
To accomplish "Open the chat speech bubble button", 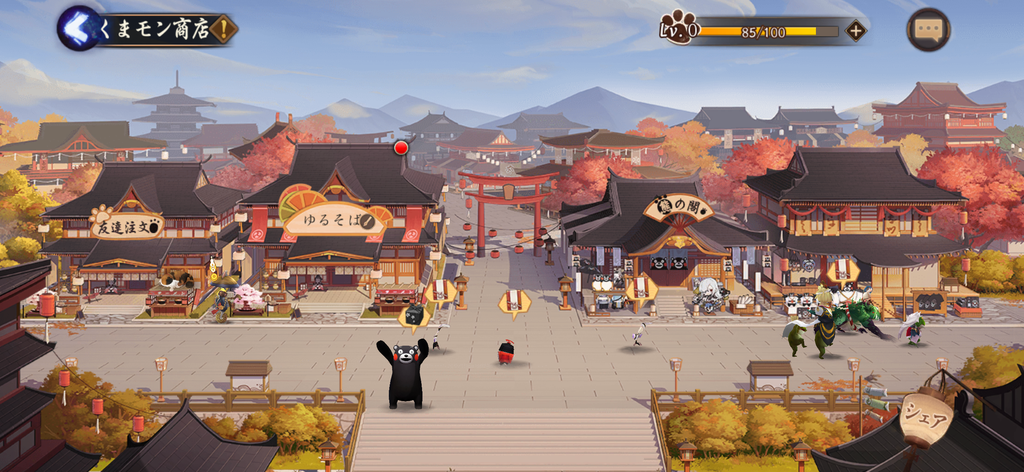I will click(x=927, y=30).
